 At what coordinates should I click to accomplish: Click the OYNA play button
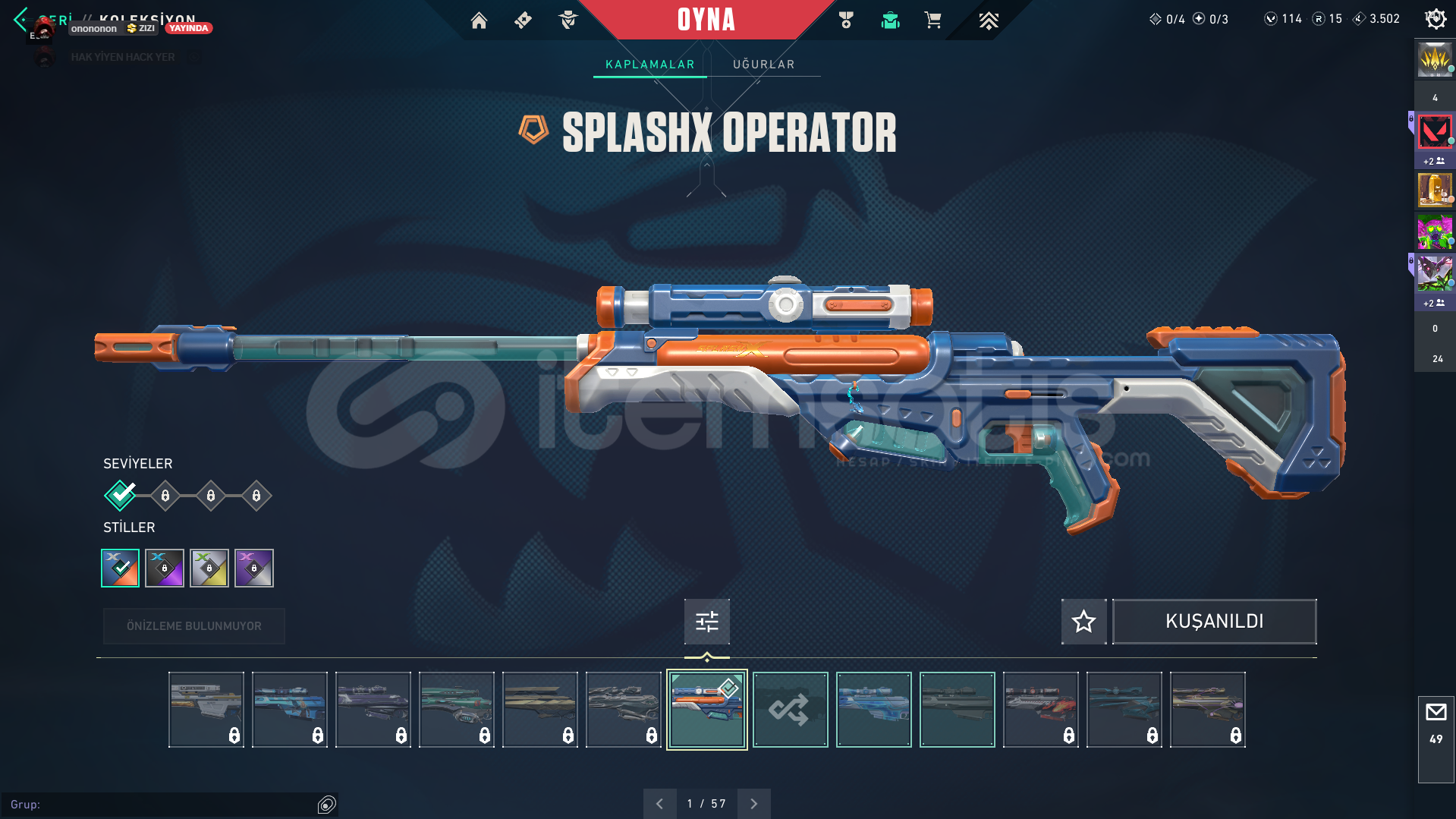coord(706,20)
